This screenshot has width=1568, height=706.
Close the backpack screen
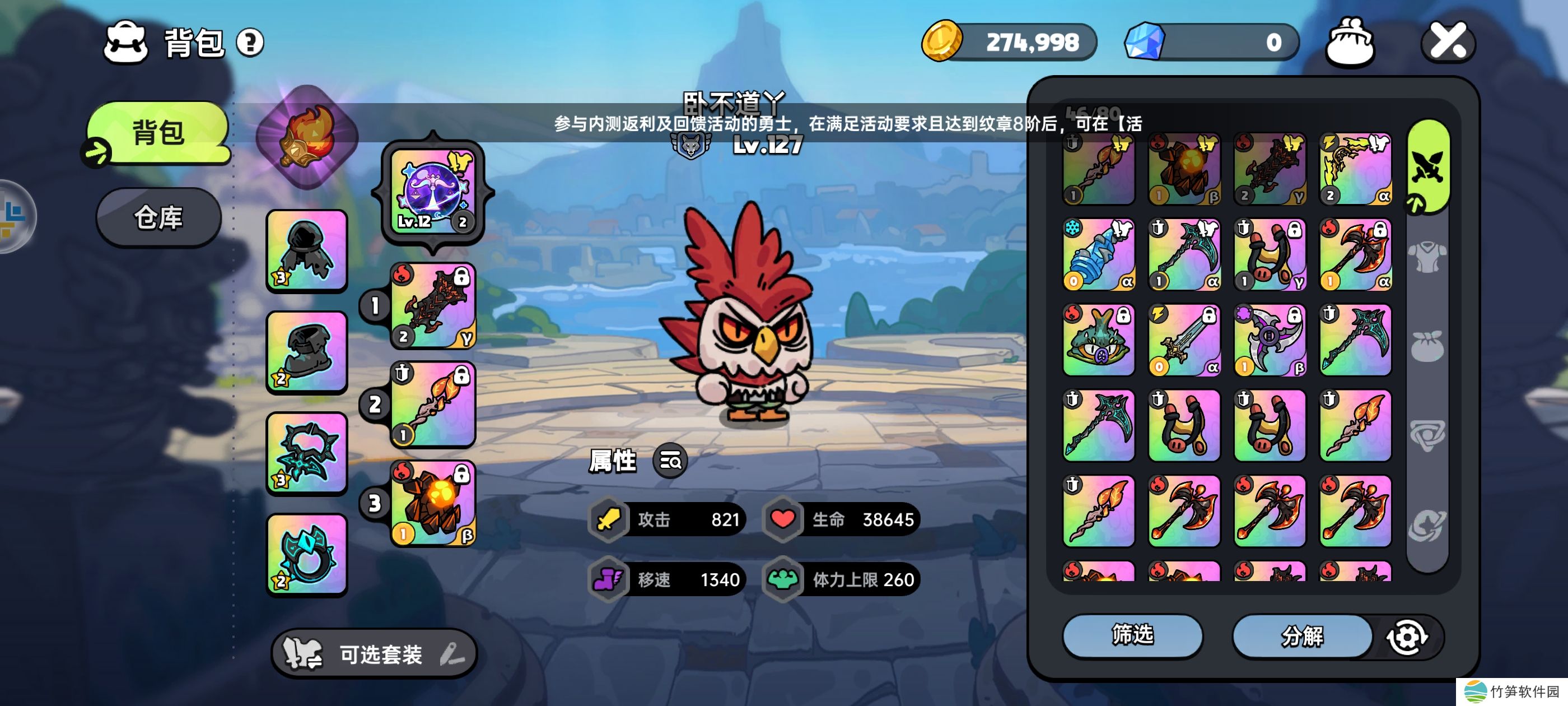1448,41
